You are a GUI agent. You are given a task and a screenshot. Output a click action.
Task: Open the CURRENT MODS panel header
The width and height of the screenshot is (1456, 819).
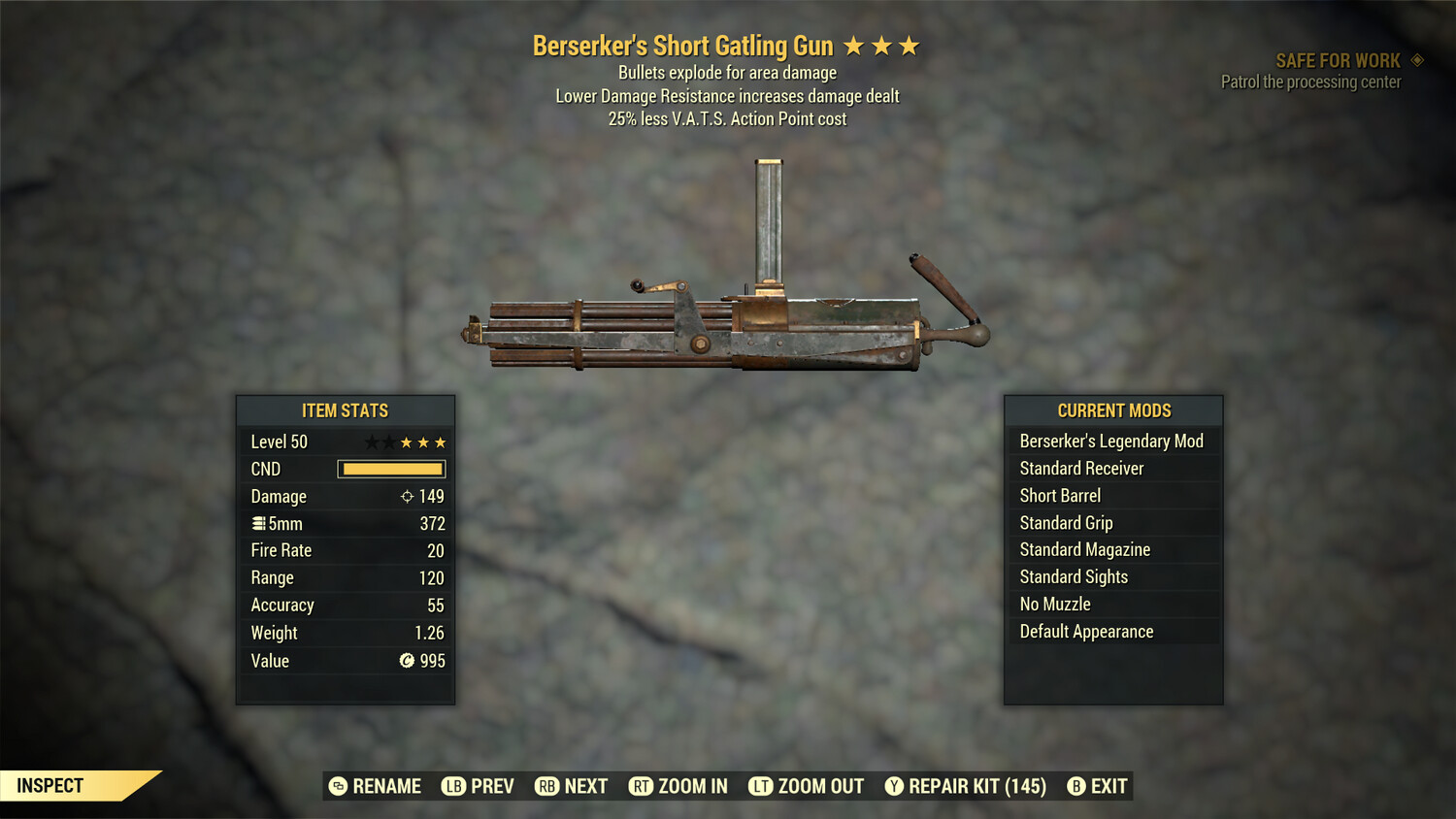[x=1113, y=410]
